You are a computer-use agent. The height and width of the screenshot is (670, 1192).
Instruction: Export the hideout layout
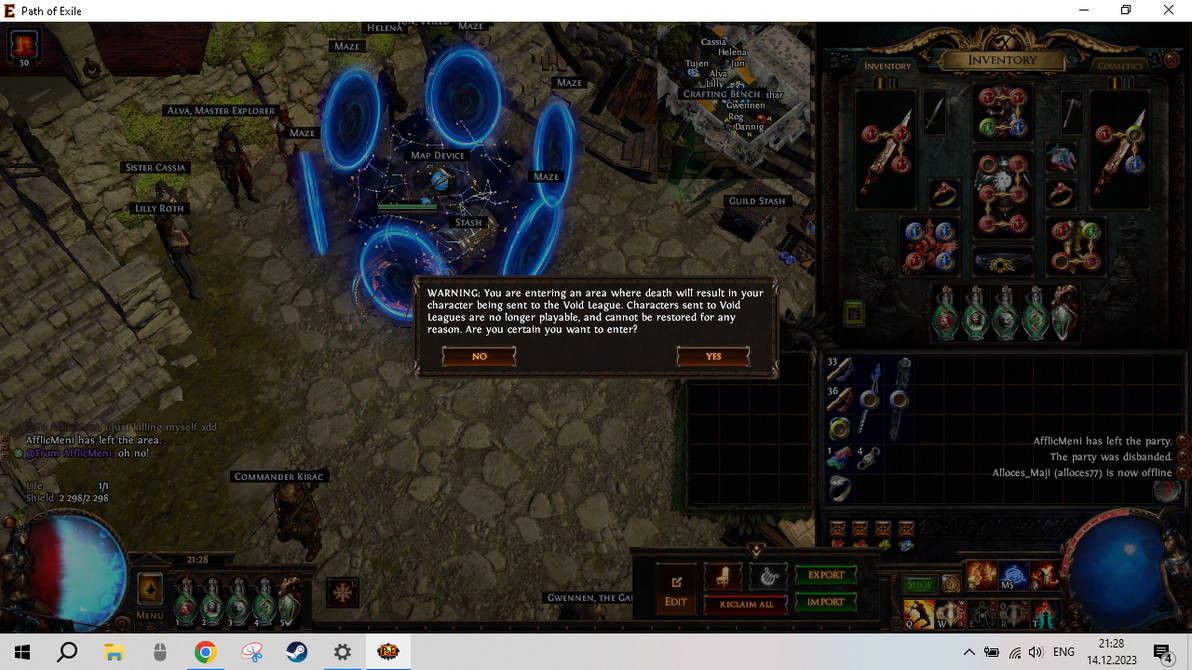[x=826, y=575]
